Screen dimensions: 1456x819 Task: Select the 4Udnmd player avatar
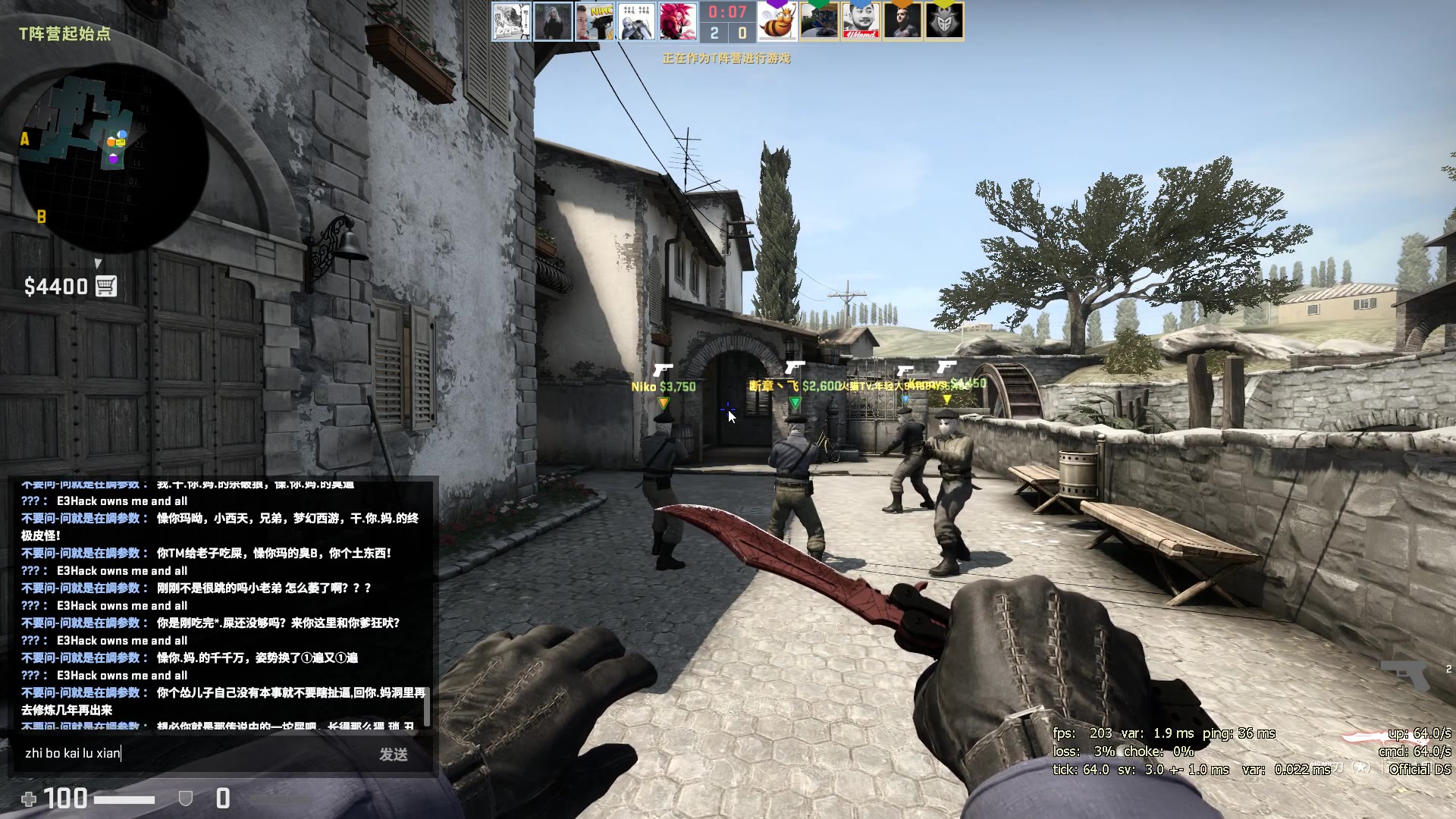click(861, 21)
